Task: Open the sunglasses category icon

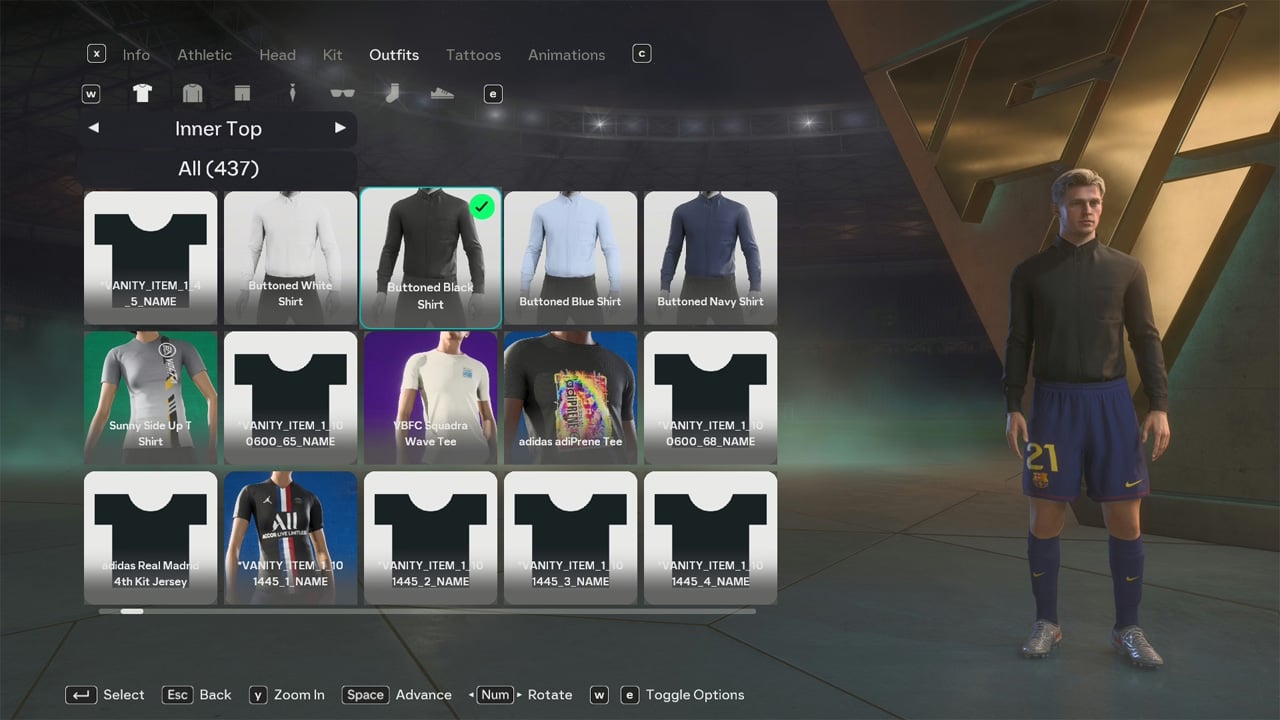Action: pyautogui.click(x=342, y=93)
